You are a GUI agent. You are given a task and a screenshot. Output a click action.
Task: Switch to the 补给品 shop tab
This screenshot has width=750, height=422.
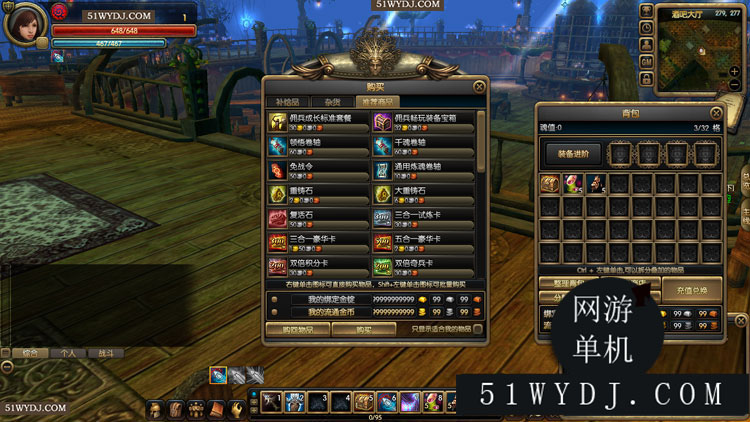286,101
